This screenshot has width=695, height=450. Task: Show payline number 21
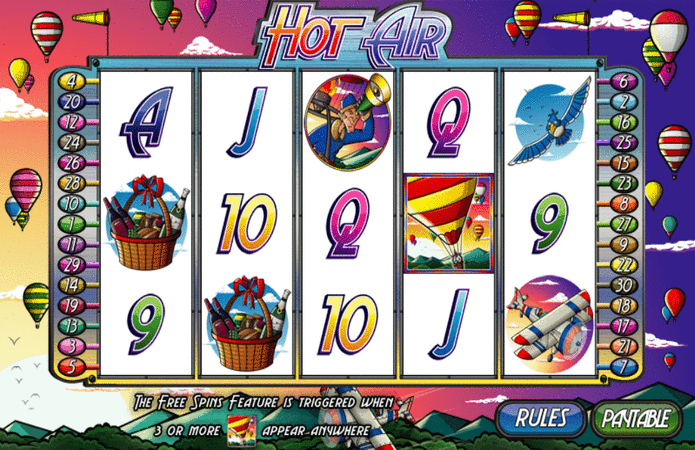point(623,345)
